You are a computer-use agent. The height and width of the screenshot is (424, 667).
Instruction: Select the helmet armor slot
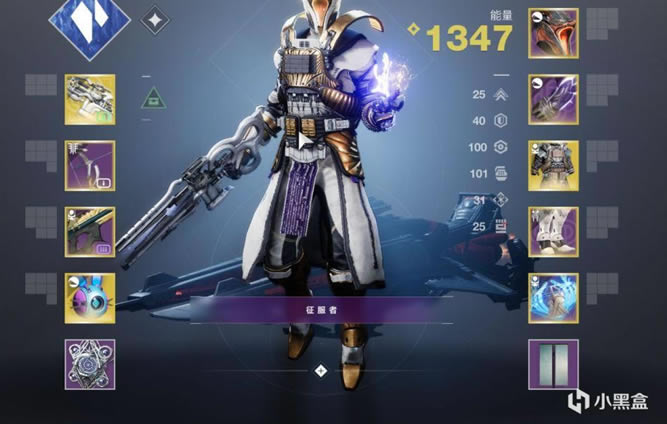pyautogui.click(x=553, y=33)
